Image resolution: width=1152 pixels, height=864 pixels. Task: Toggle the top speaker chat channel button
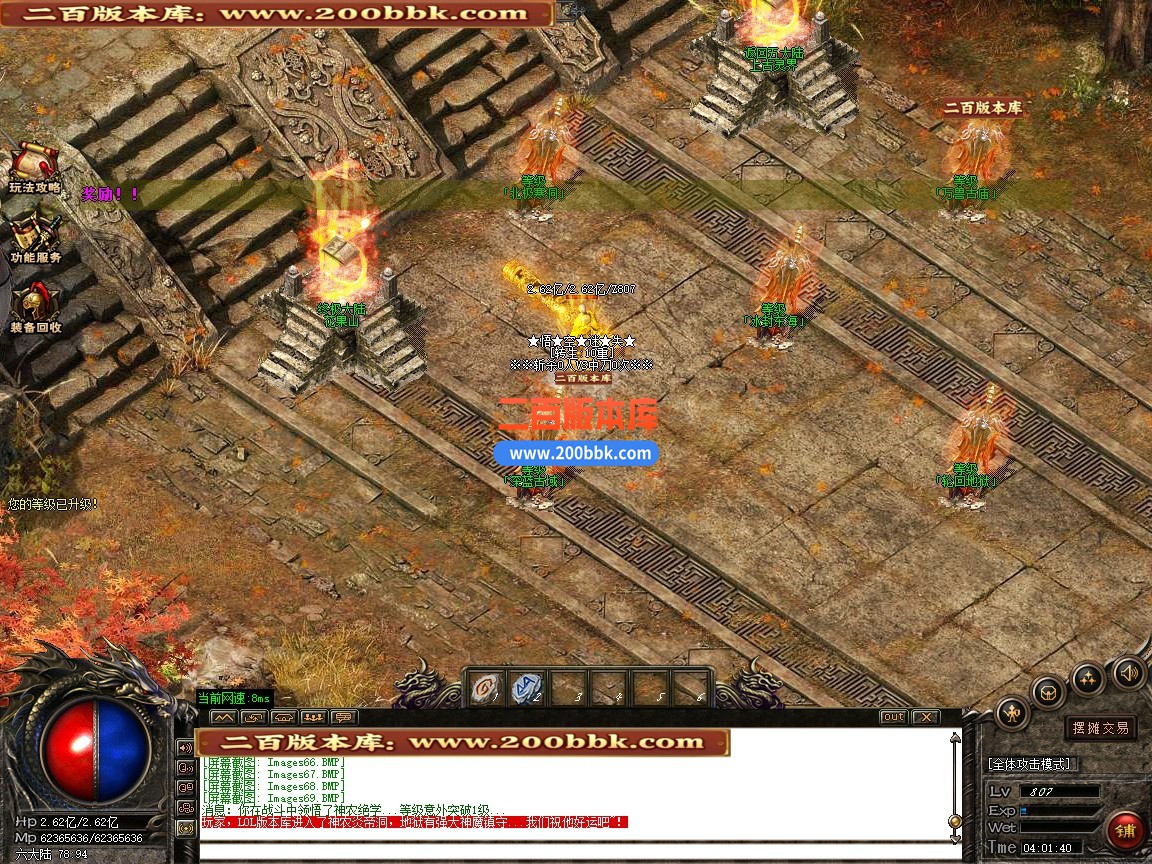click(185, 747)
